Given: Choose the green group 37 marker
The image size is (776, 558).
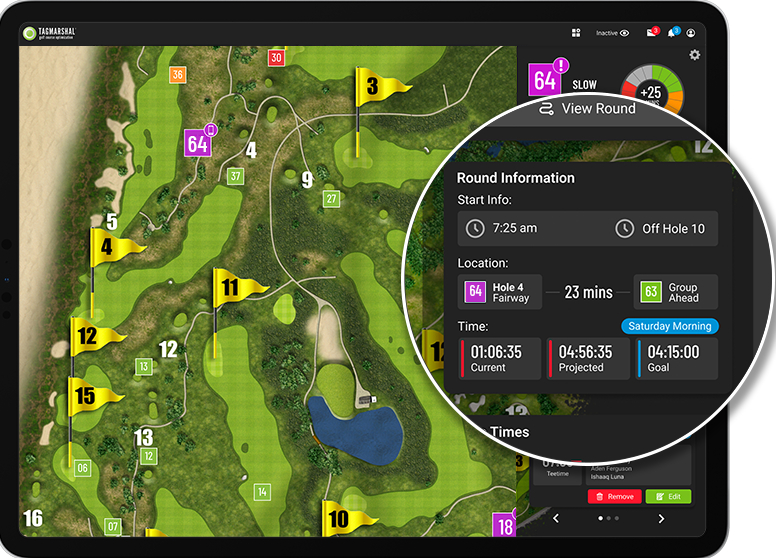Looking at the screenshot, I should (235, 177).
